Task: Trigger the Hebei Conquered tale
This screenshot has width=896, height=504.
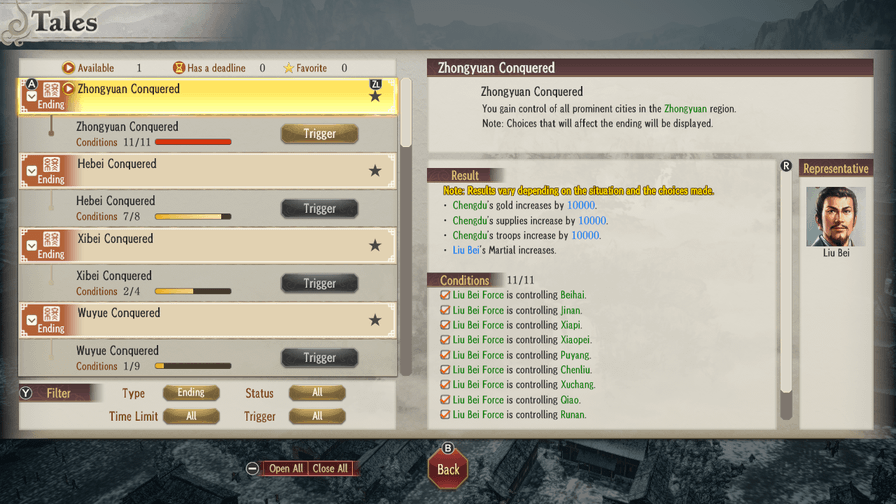Action: (x=319, y=208)
